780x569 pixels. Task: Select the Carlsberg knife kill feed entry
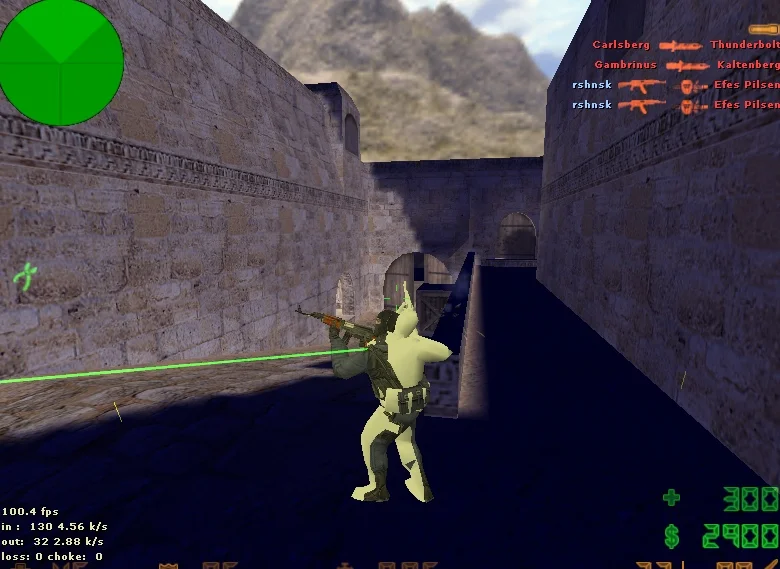click(x=684, y=46)
